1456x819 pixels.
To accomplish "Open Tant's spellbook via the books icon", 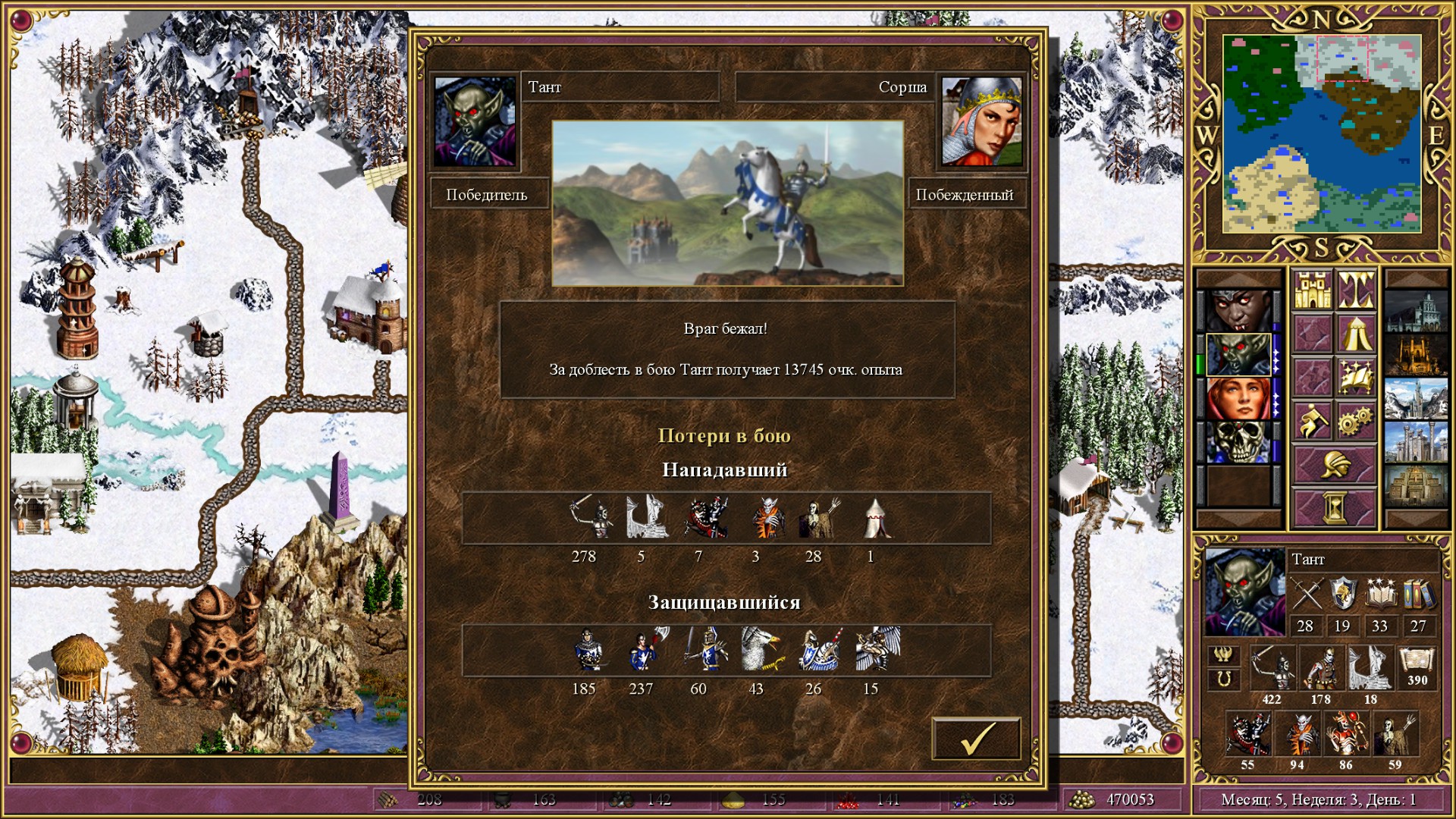I will coord(1420,594).
